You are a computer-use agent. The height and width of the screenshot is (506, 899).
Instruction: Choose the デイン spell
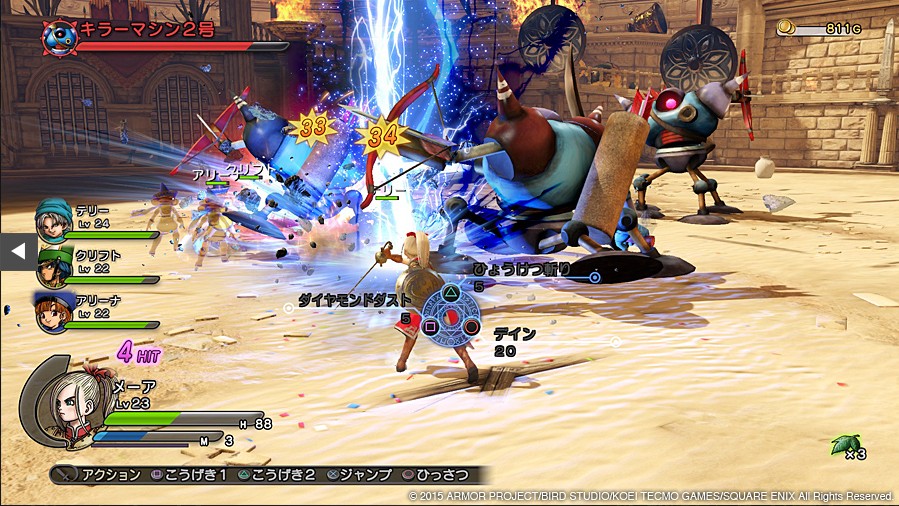pos(513,334)
